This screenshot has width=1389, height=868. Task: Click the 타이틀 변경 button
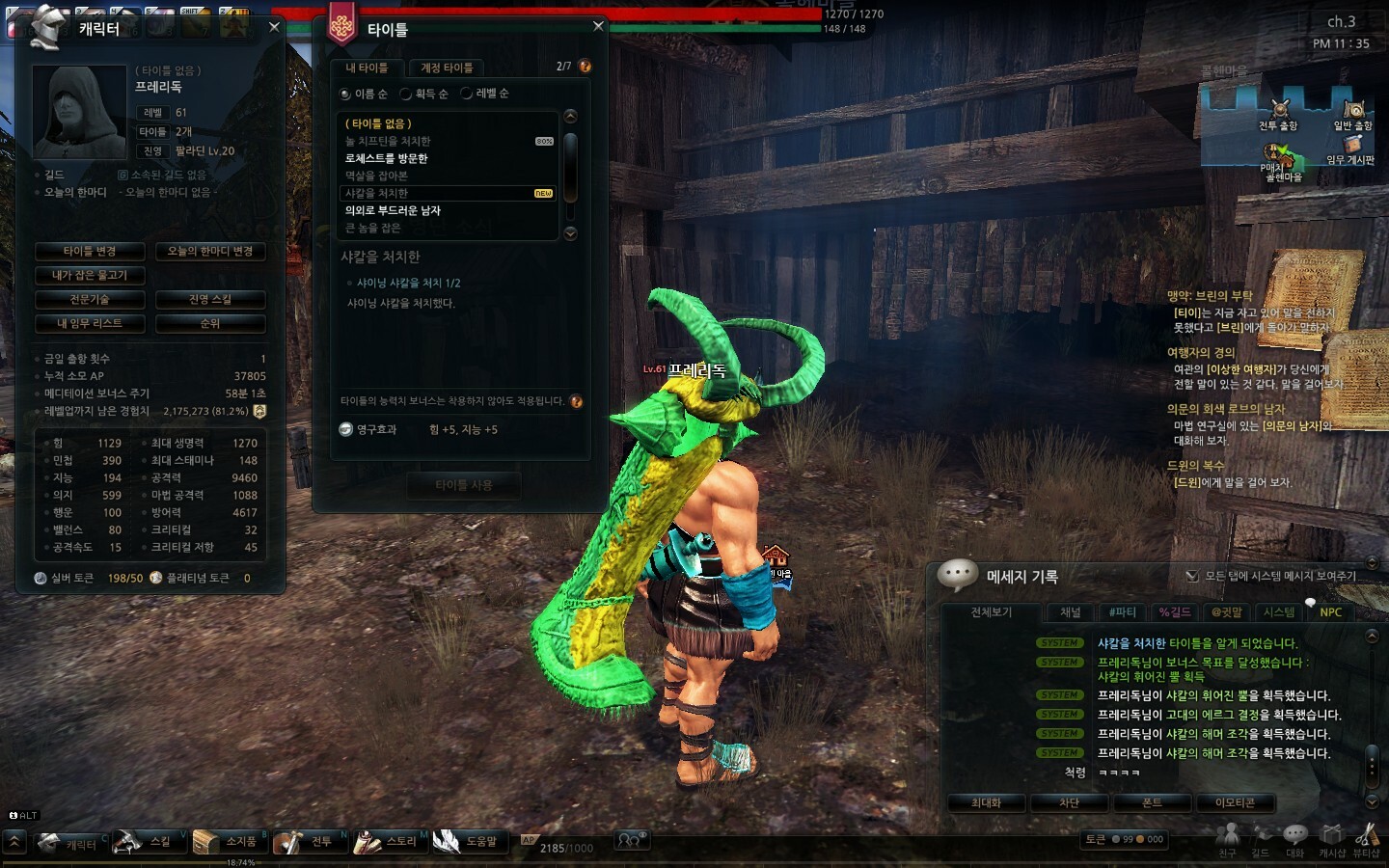point(90,252)
